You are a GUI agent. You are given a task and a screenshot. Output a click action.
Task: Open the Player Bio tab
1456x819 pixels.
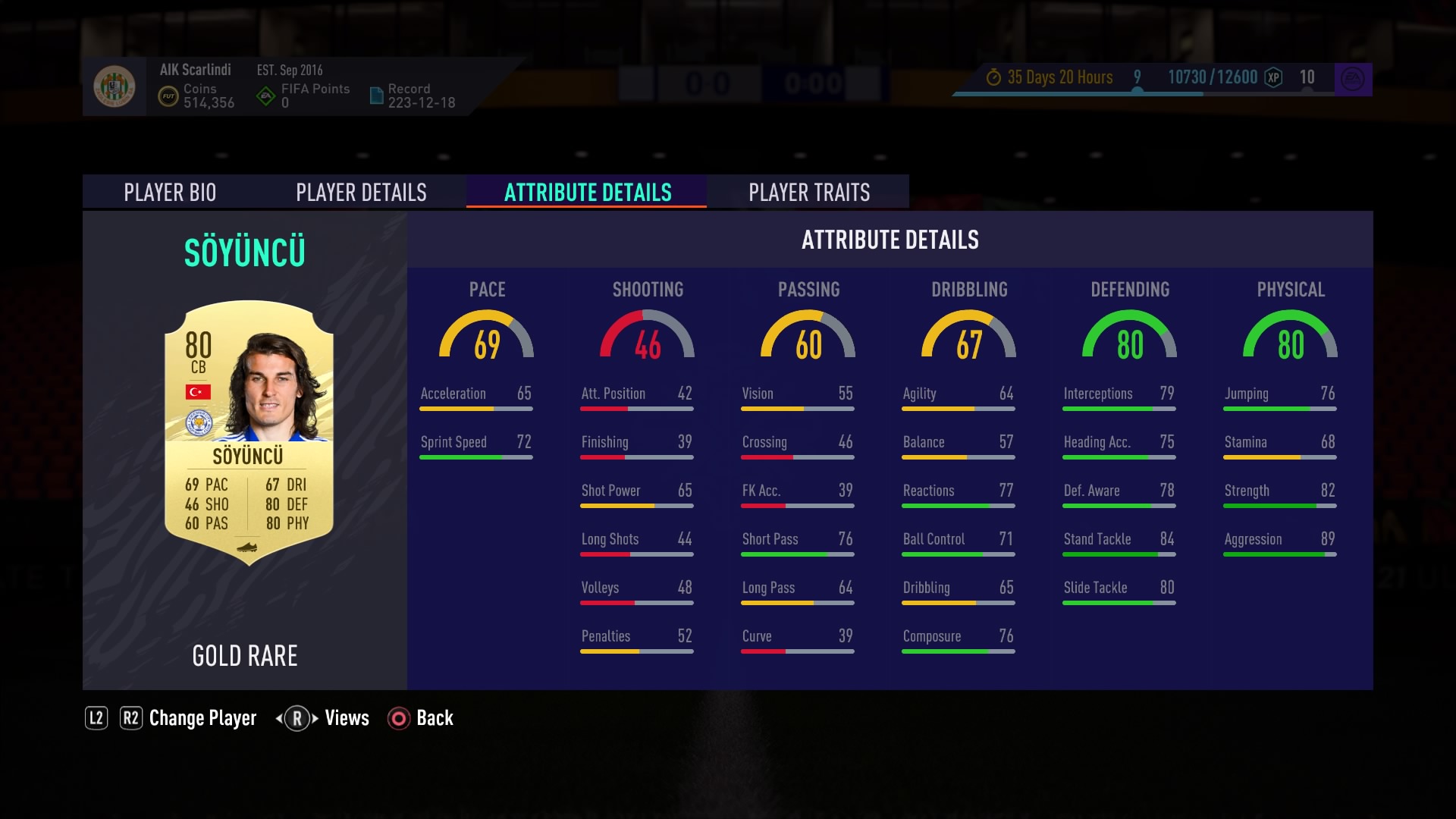pos(171,193)
